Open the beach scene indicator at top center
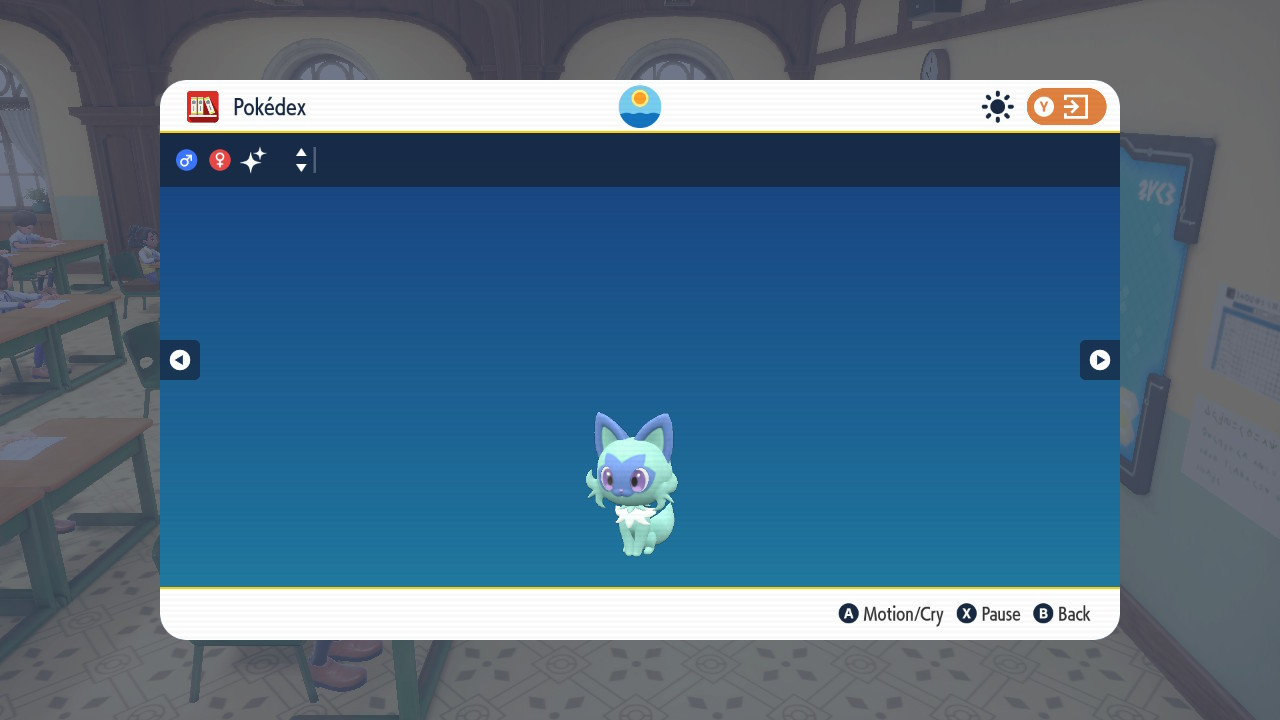Screen dimensions: 1280x720 pyautogui.click(x=639, y=105)
